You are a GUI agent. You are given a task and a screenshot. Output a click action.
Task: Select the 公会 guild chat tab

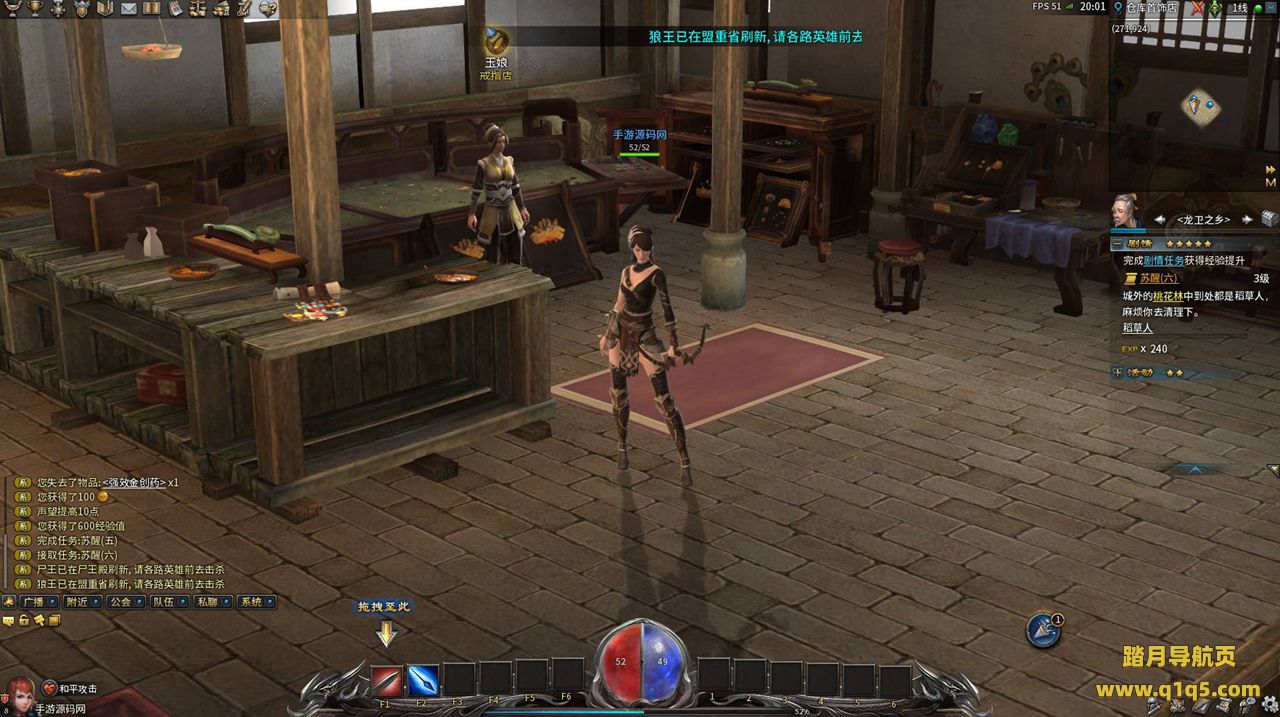click(121, 602)
